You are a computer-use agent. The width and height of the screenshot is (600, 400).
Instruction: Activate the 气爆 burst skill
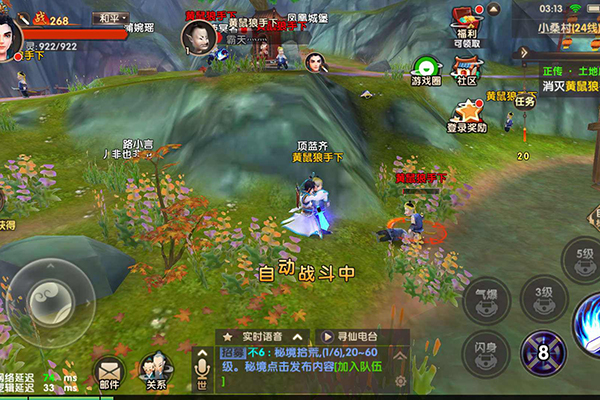(486, 296)
